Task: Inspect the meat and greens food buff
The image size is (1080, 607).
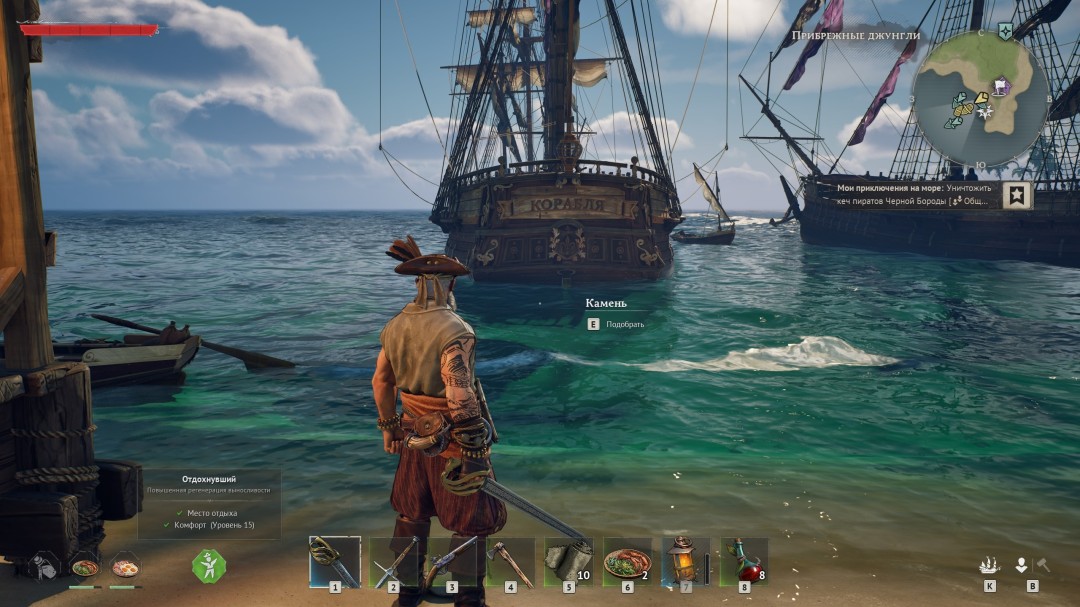Action: [85, 567]
